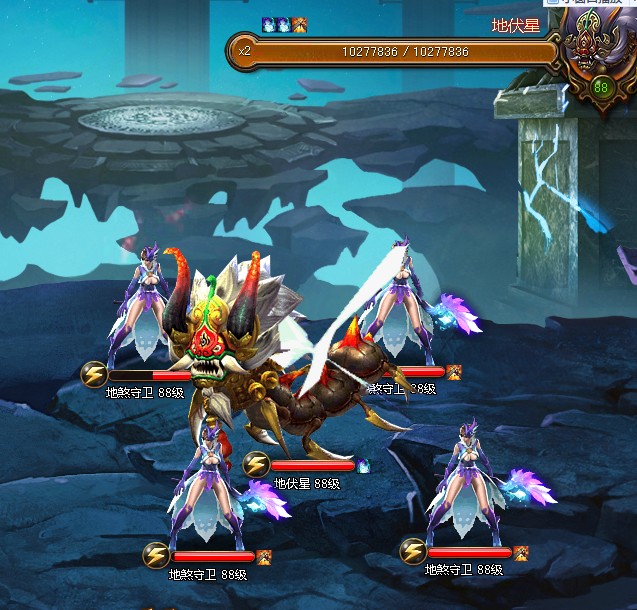Image resolution: width=637 pixels, height=610 pixels.
Task: Inspect the orange buff icon above boss health bar
Action: coord(300,24)
